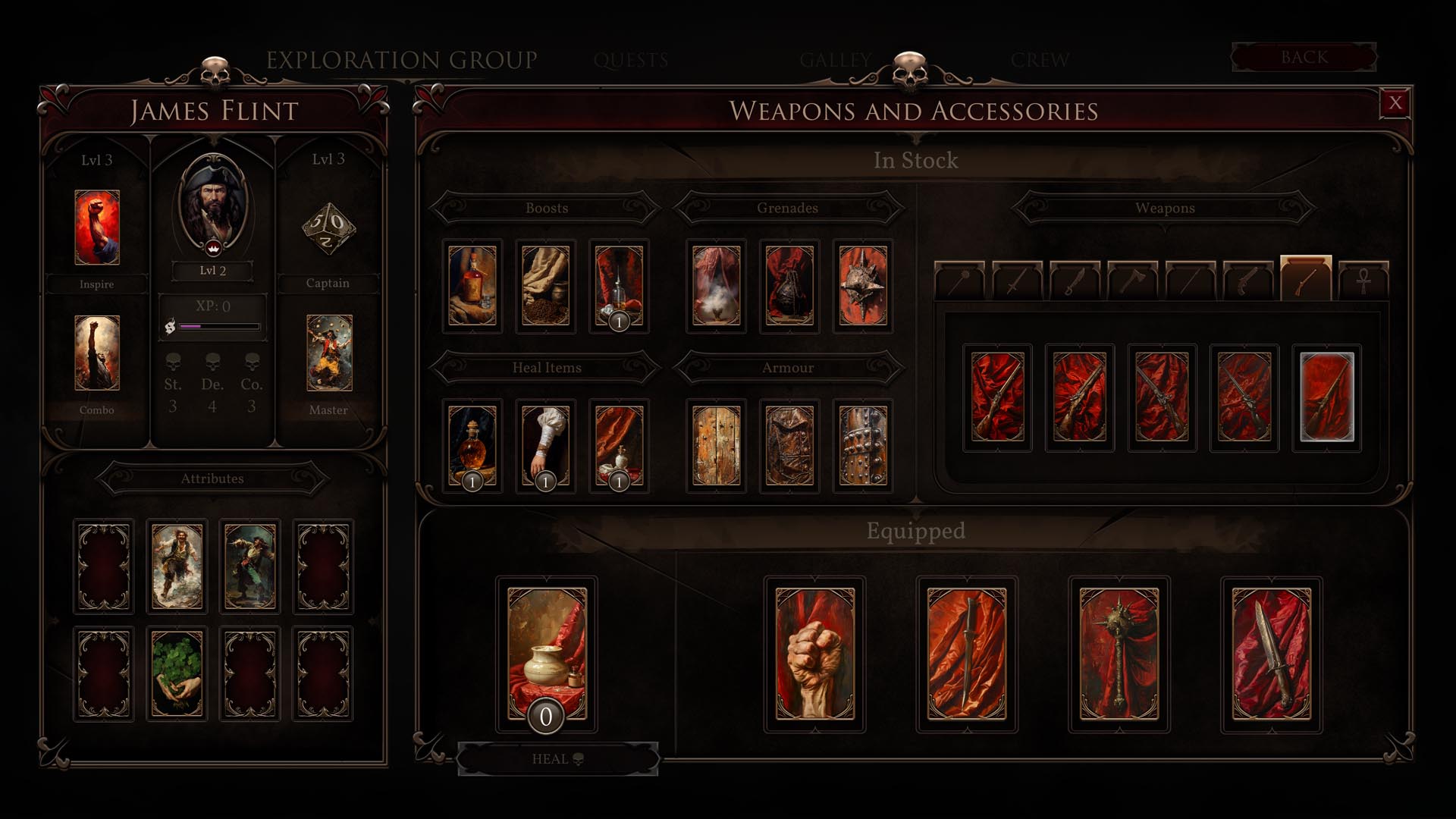The height and width of the screenshot is (819, 1456).
Task: Close the Weapons and Accessories panel
Action: coord(1395,103)
